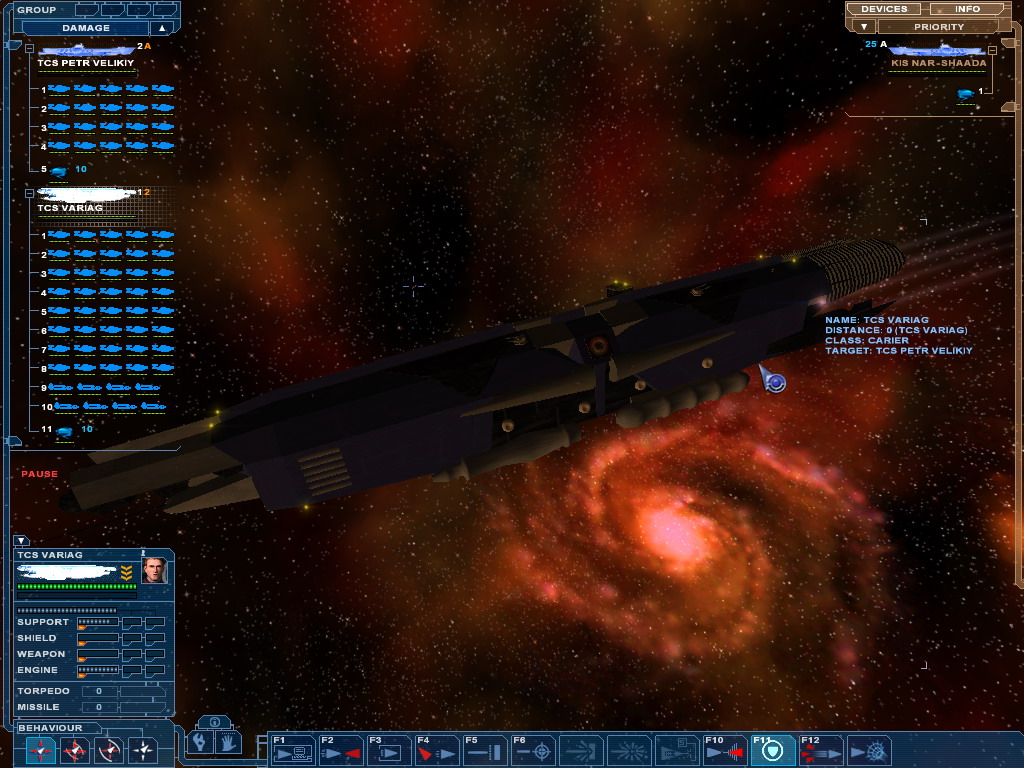This screenshot has width=1024, height=768.
Task: Trigger the F10 command button
Action: coord(725,750)
